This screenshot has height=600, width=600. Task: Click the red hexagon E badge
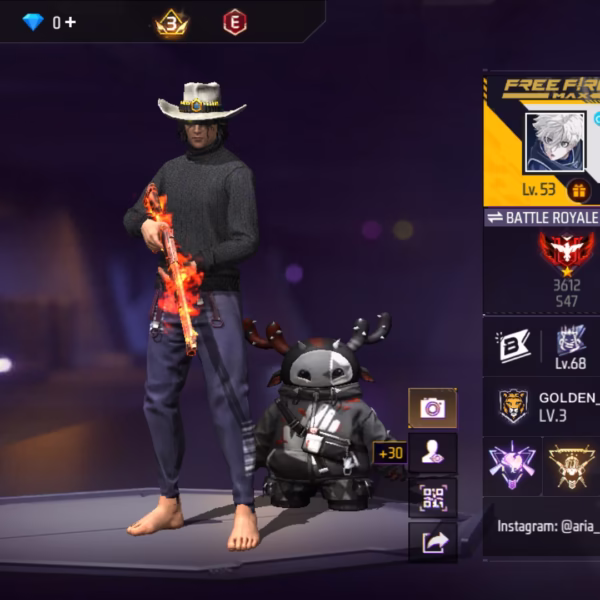[x=234, y=22]
